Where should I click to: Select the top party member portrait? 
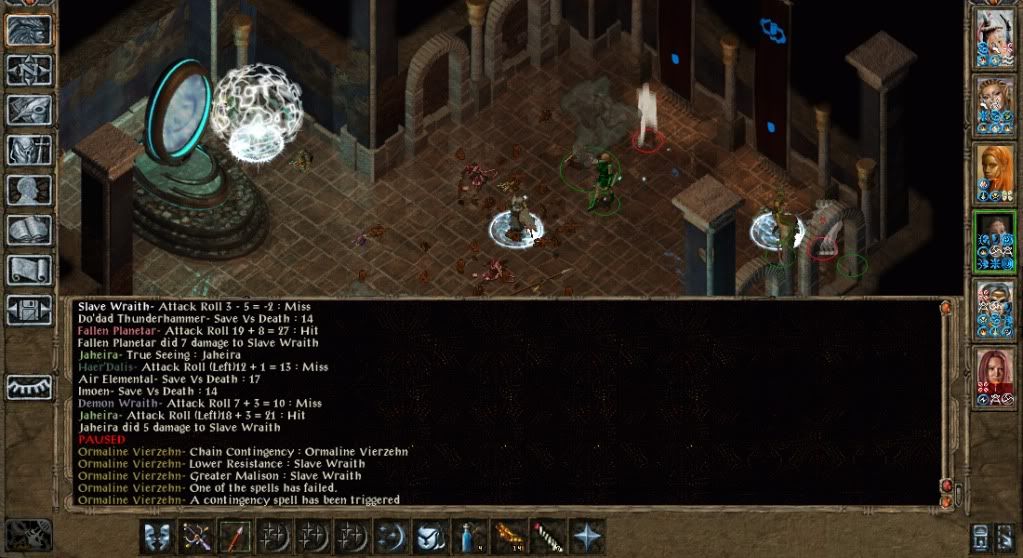[995, 40]
